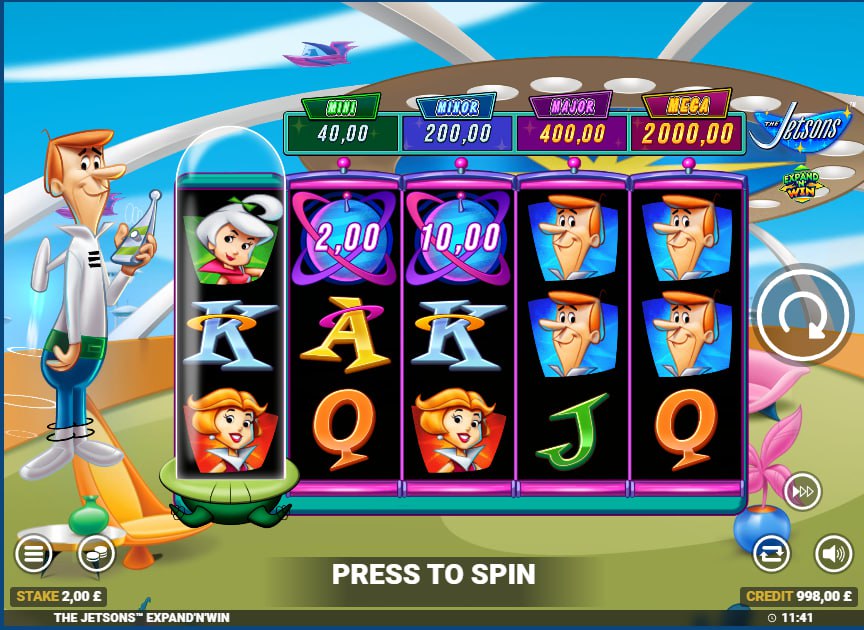Open the autoplay loop button
Image resolution: width=864 pixels, height=630 pixels.
773,553
